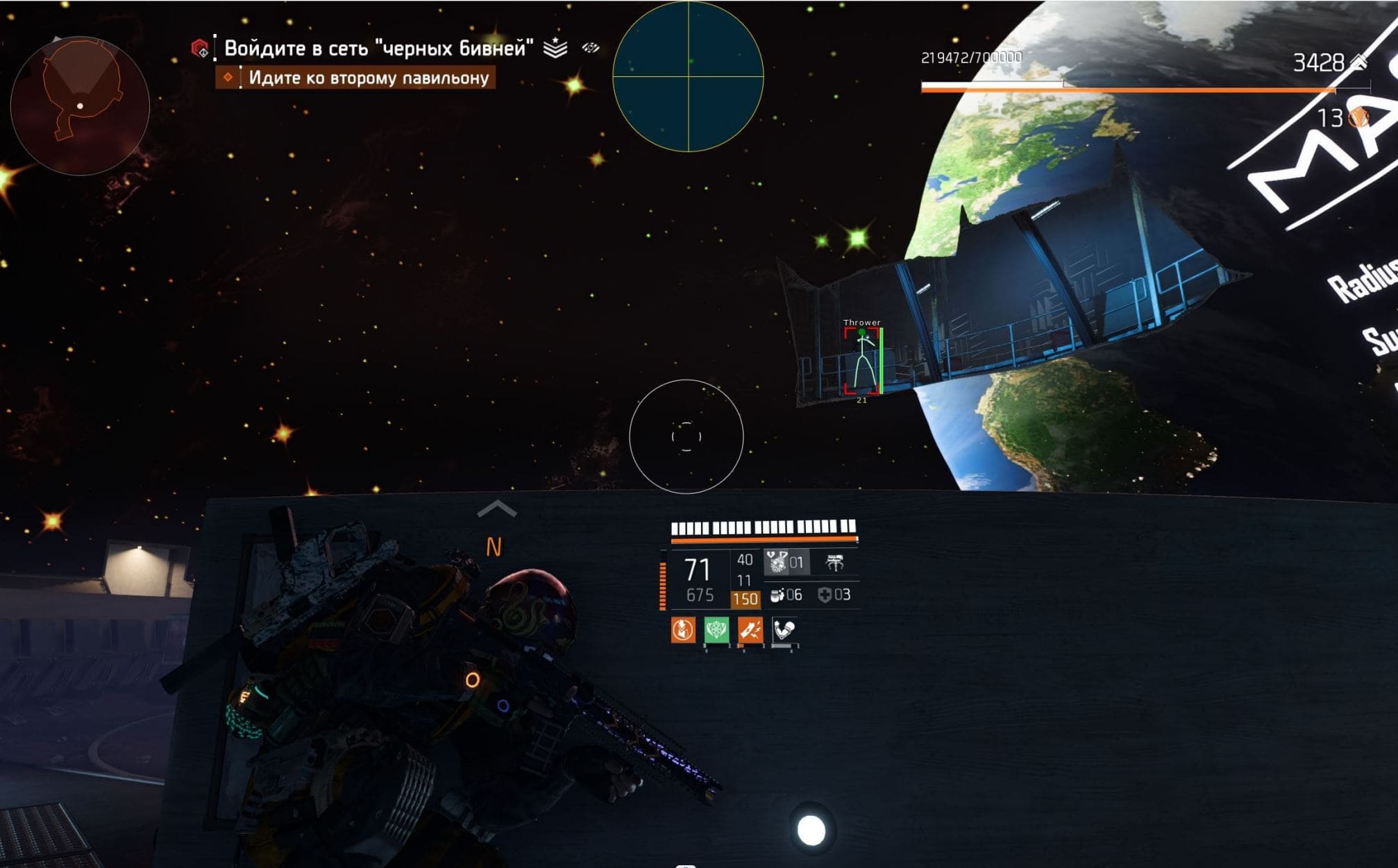
Task: Activate the orange shock trap skill
Action: [750, 630]
